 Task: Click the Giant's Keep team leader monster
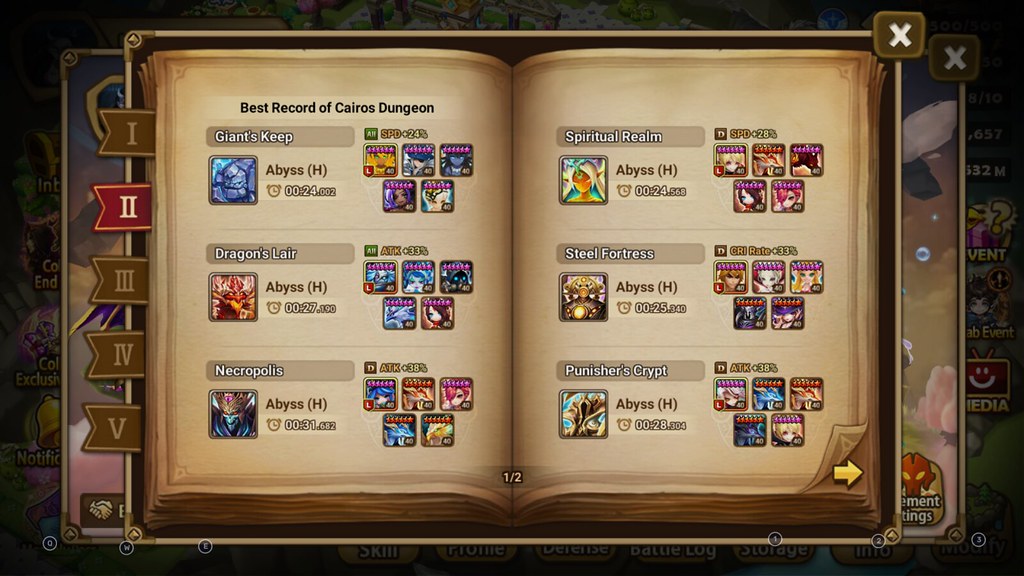tap(380, 160)
